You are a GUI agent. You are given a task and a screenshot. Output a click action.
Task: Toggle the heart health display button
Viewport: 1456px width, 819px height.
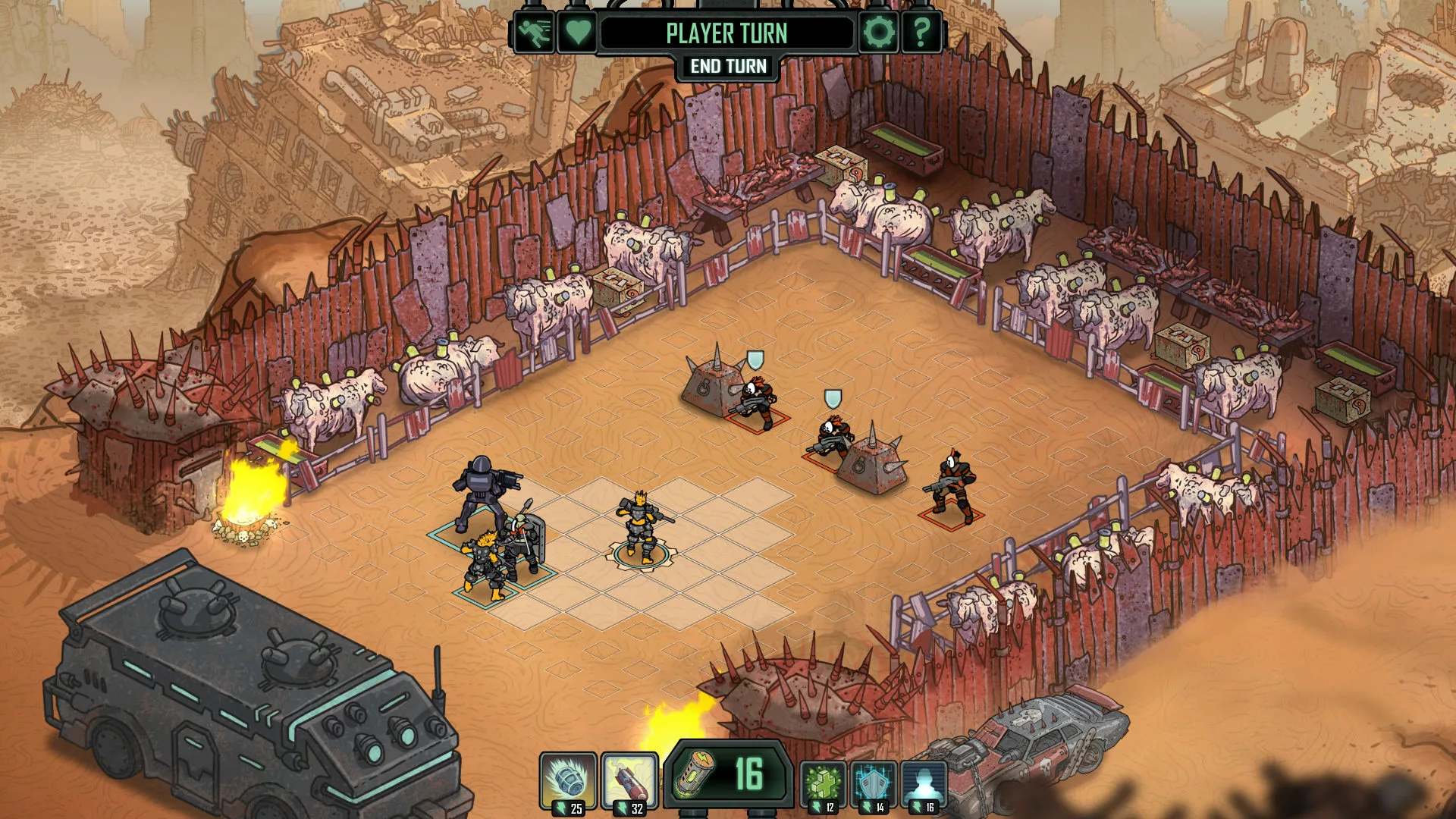tap(577, 33)
